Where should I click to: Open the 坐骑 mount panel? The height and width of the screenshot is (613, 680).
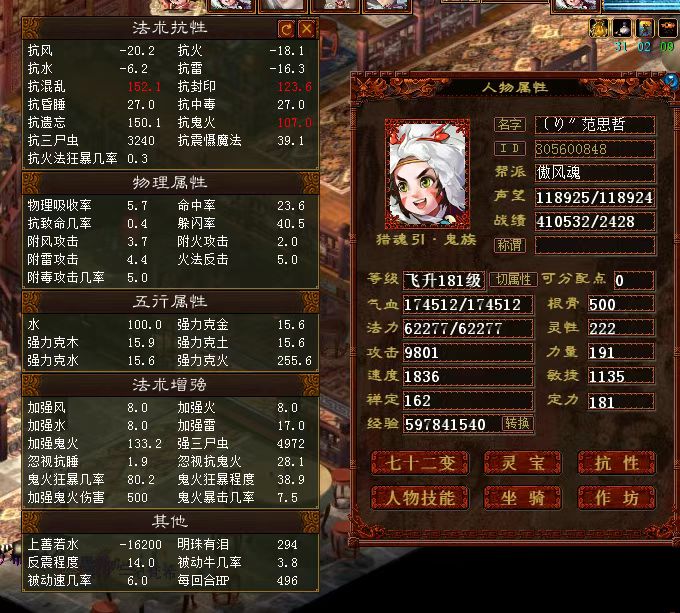(x=522, y=497)
